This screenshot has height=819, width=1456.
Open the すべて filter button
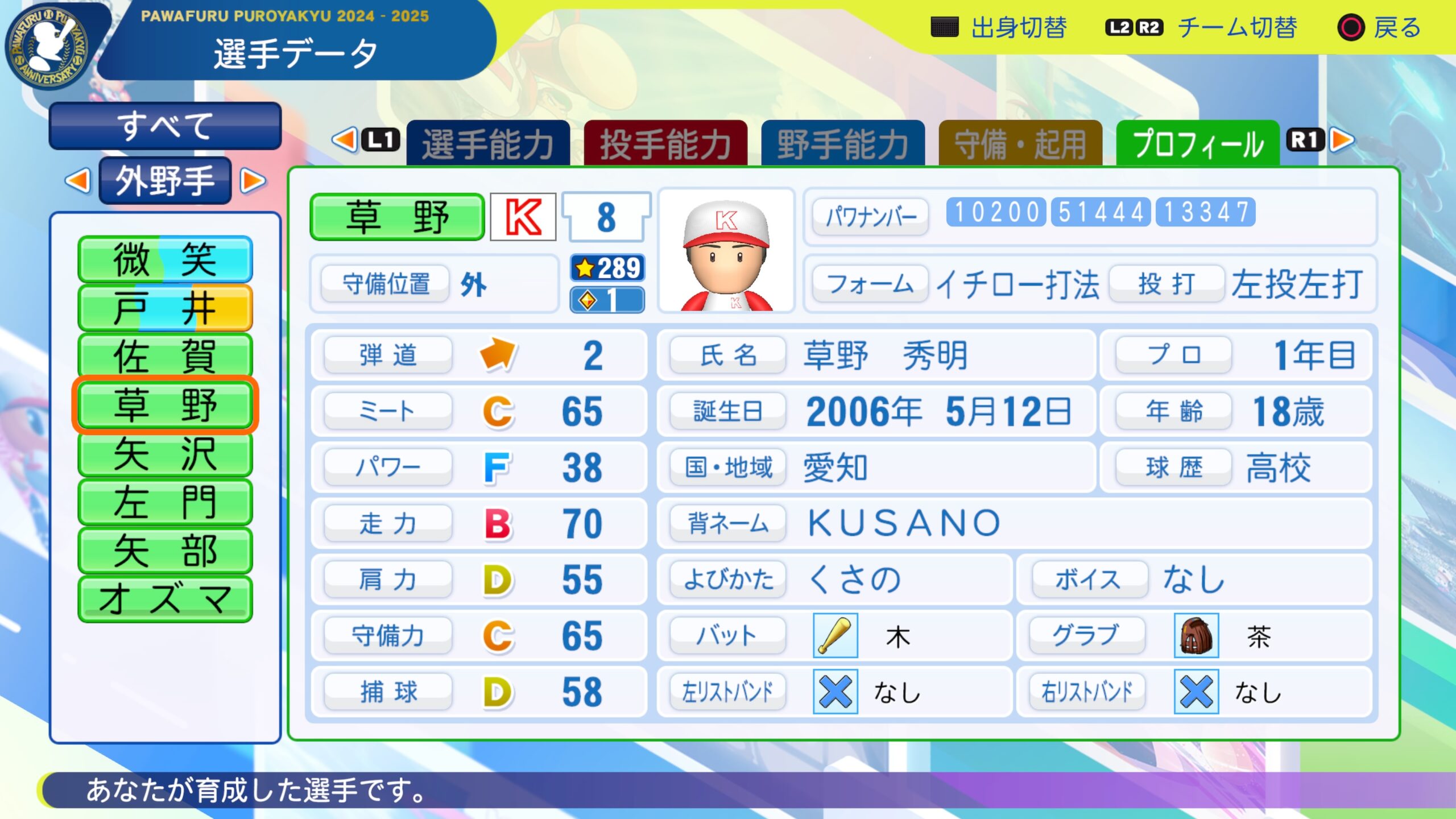coord(165,126)
